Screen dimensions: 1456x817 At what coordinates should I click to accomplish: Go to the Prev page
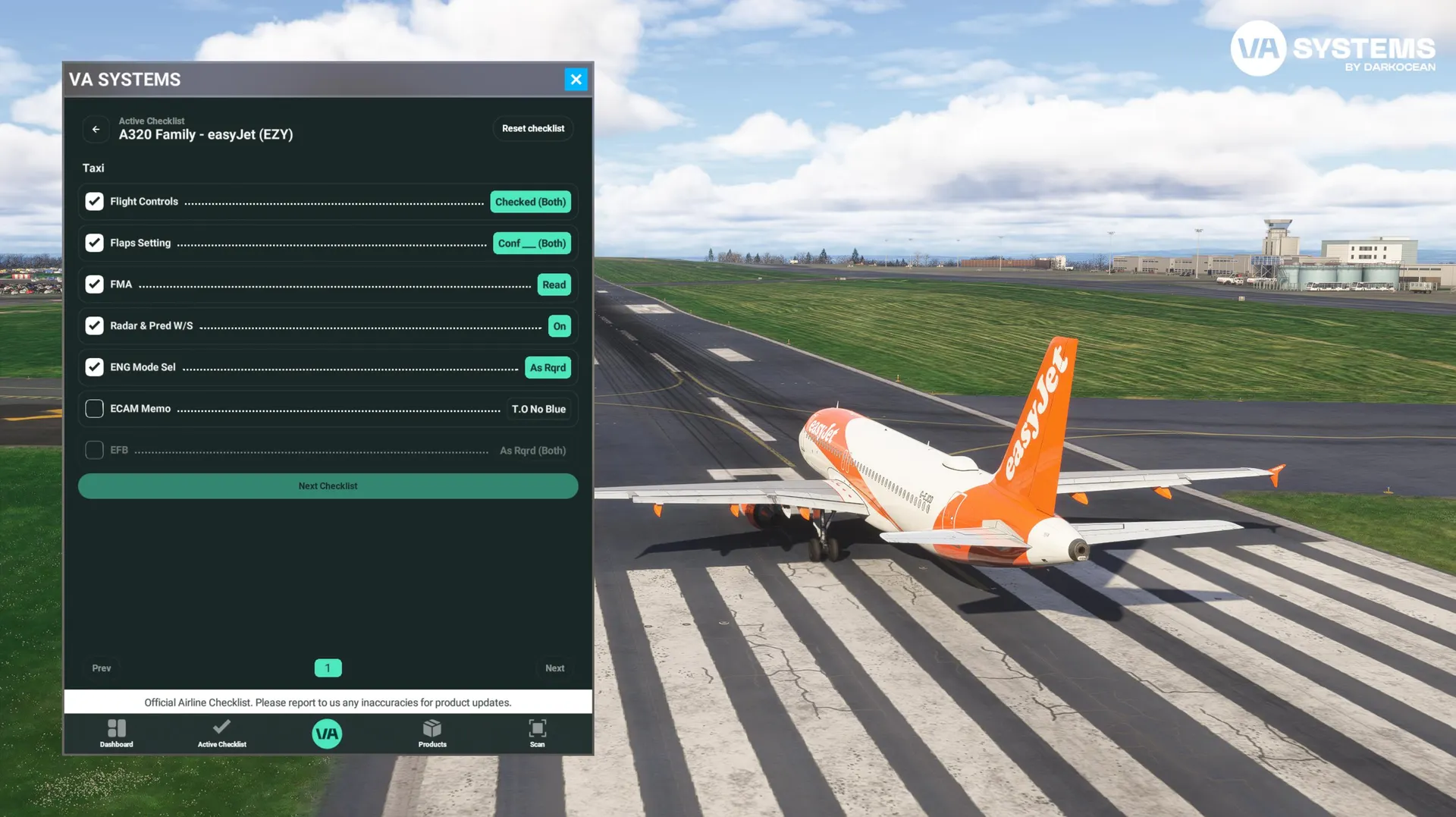coord(102,668)
